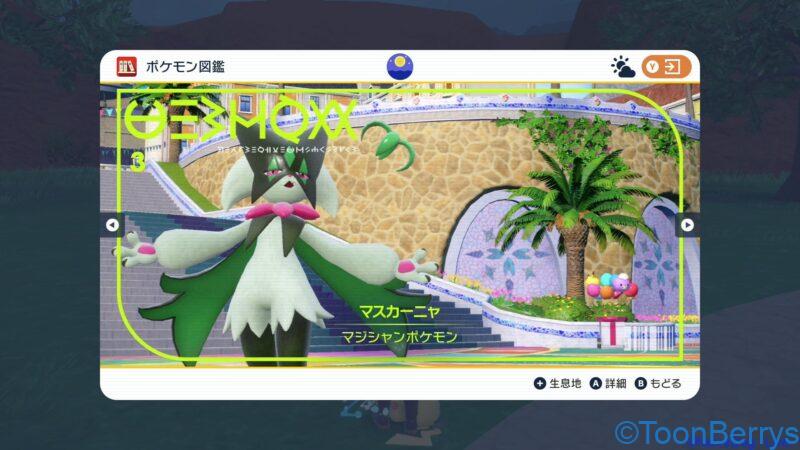The image size is (800, 450).
Task: Go to the next Pokémon with the right arrow
Action: pos(687,225)
